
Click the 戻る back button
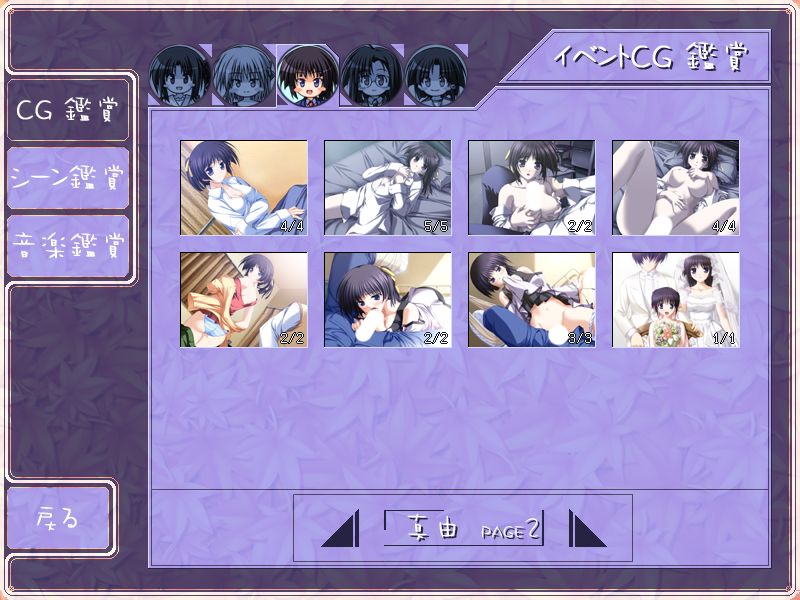tap(58, 519)
